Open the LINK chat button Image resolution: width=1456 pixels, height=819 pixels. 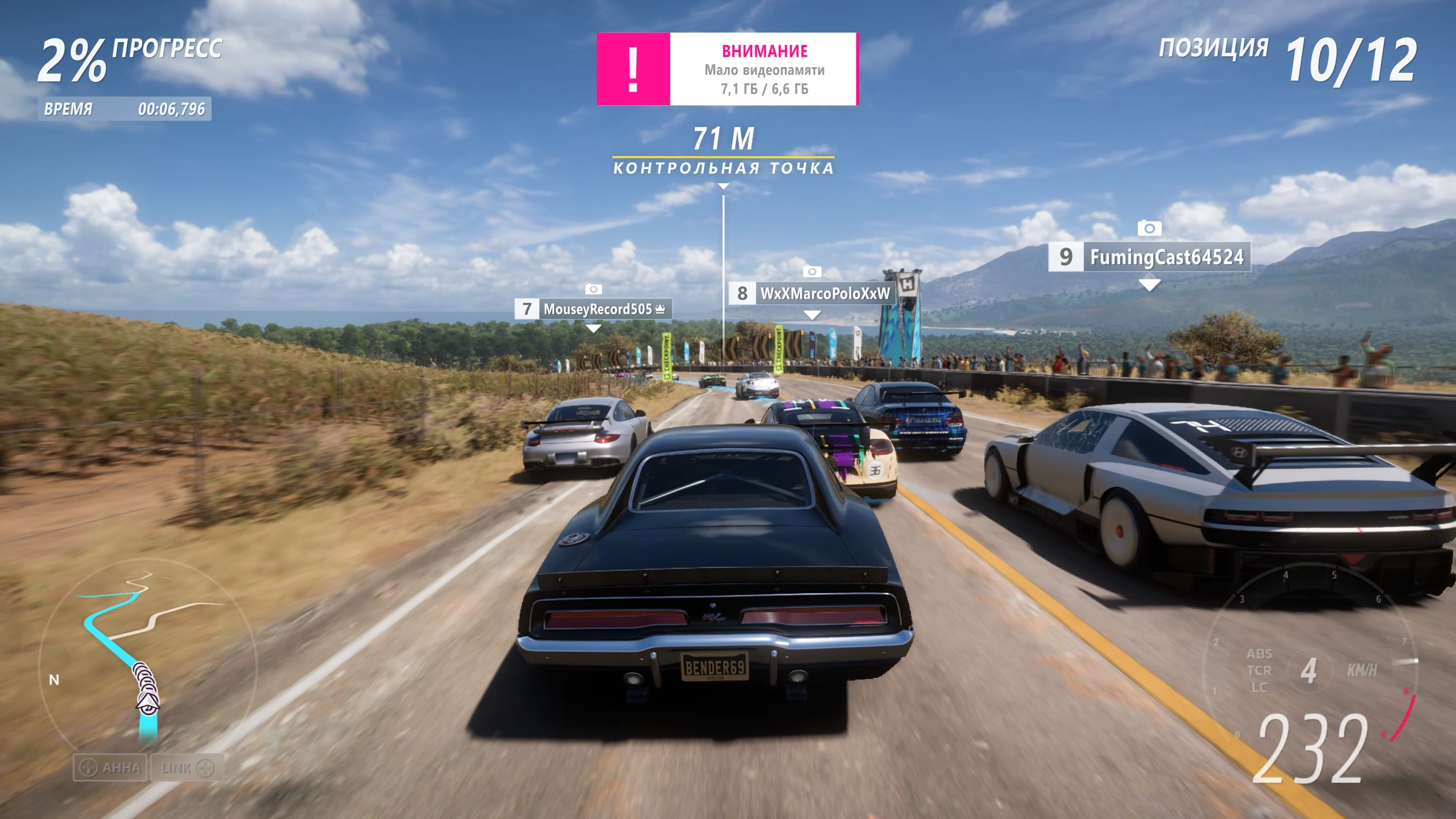click(187, 768)
